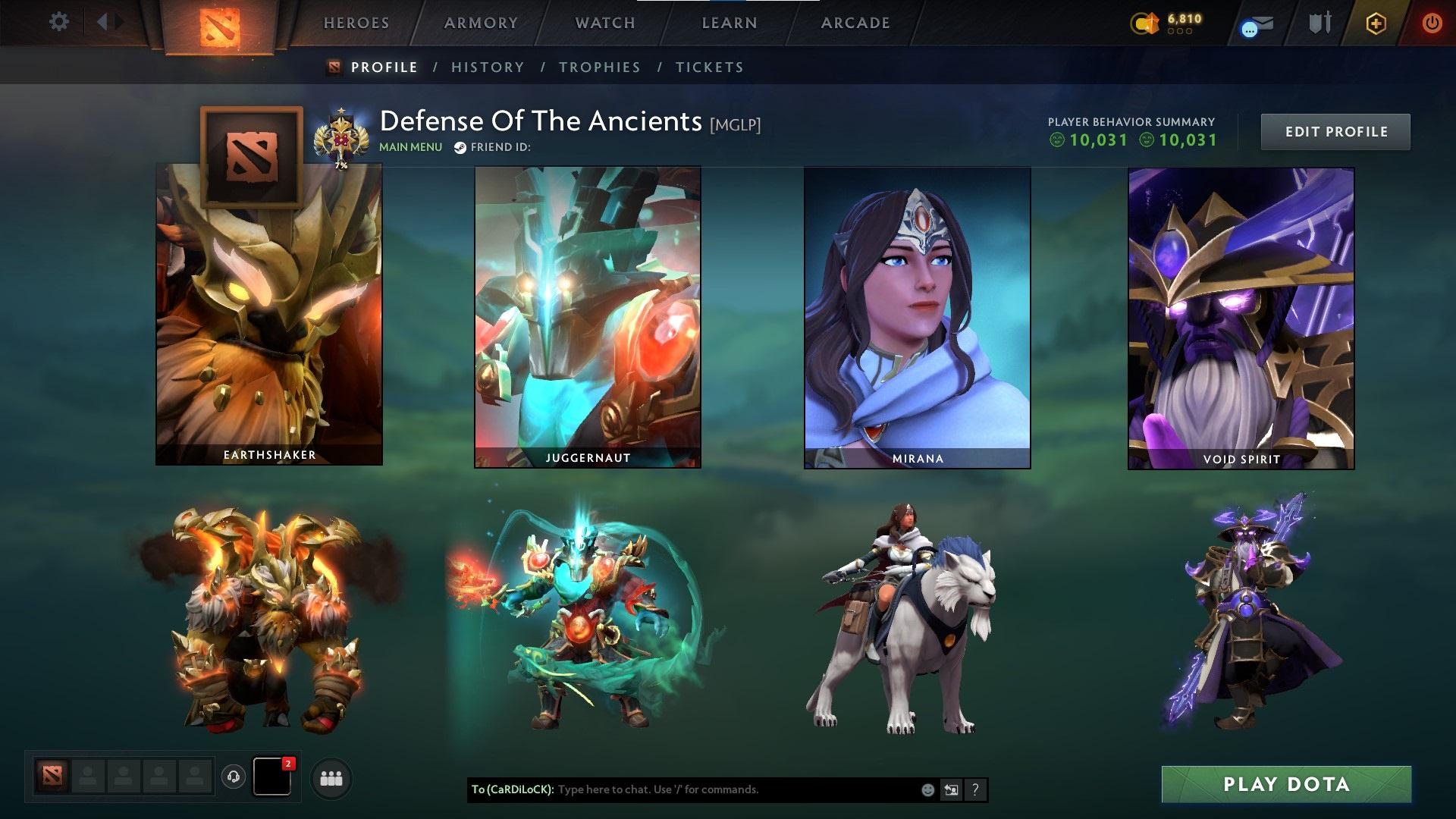Open the Dota Plus subscription icon

point(1377,23)
